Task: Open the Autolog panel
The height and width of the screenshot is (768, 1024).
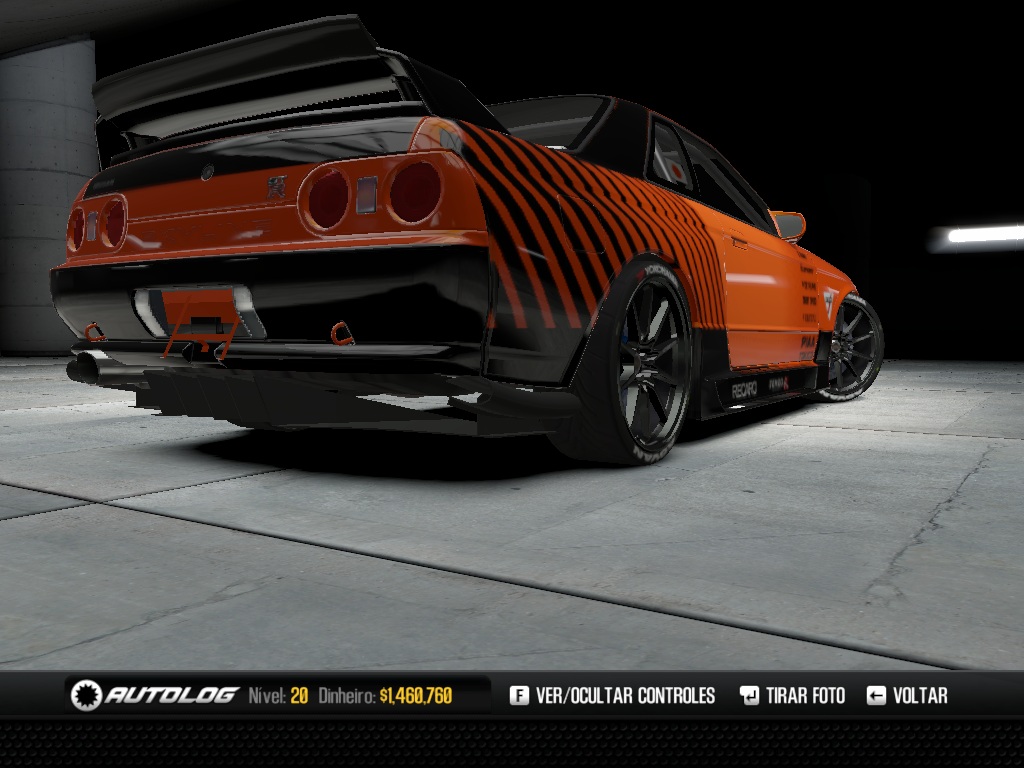Action: 155,695
